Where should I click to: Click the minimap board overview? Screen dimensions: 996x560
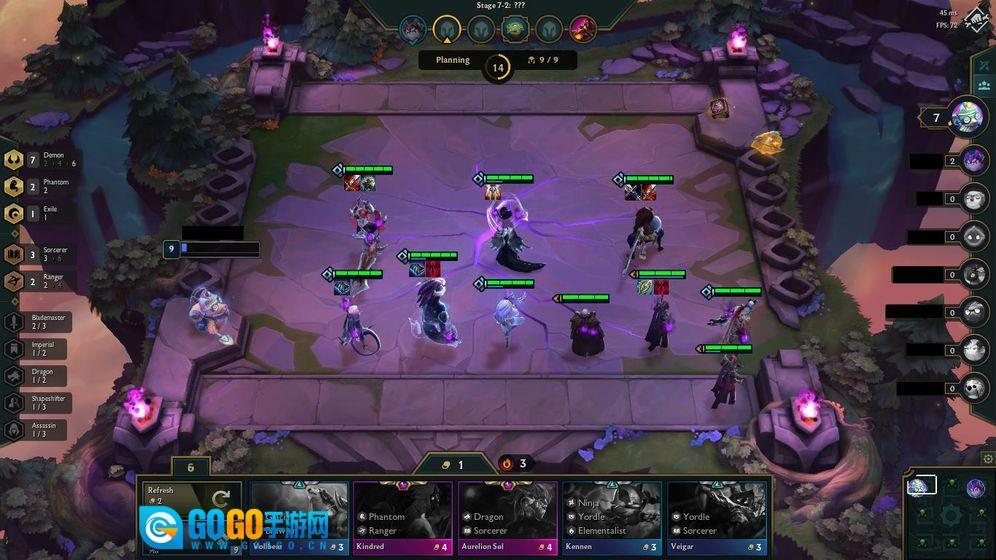pos(949,513)
